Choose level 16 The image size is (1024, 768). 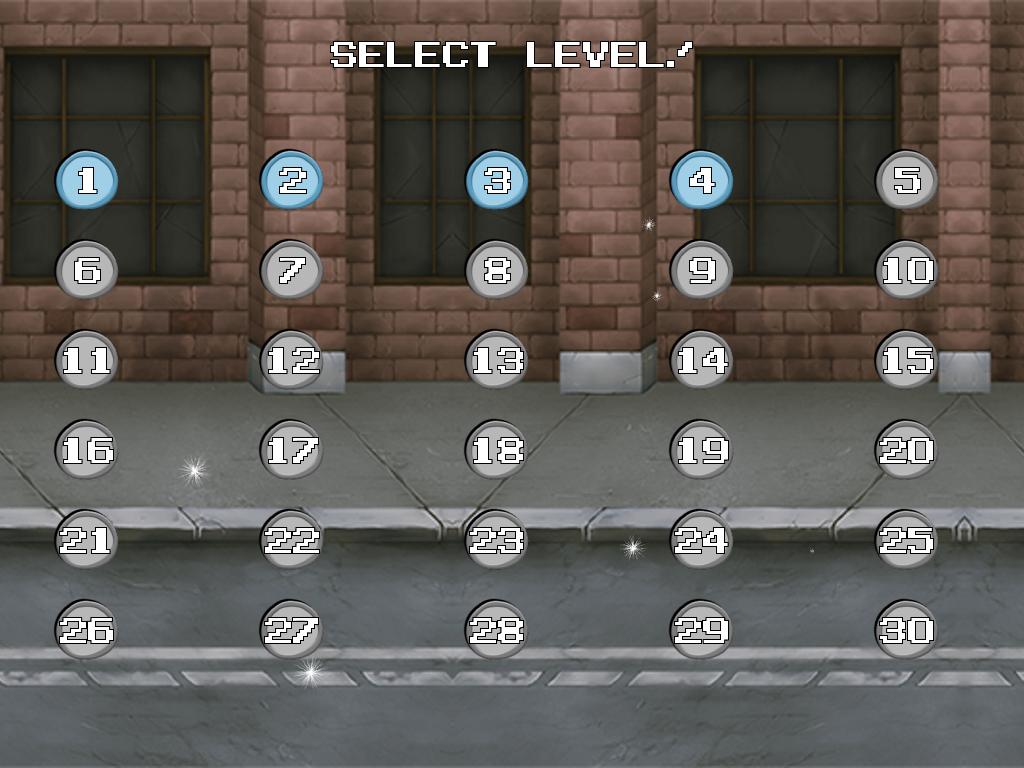(87, 450)
